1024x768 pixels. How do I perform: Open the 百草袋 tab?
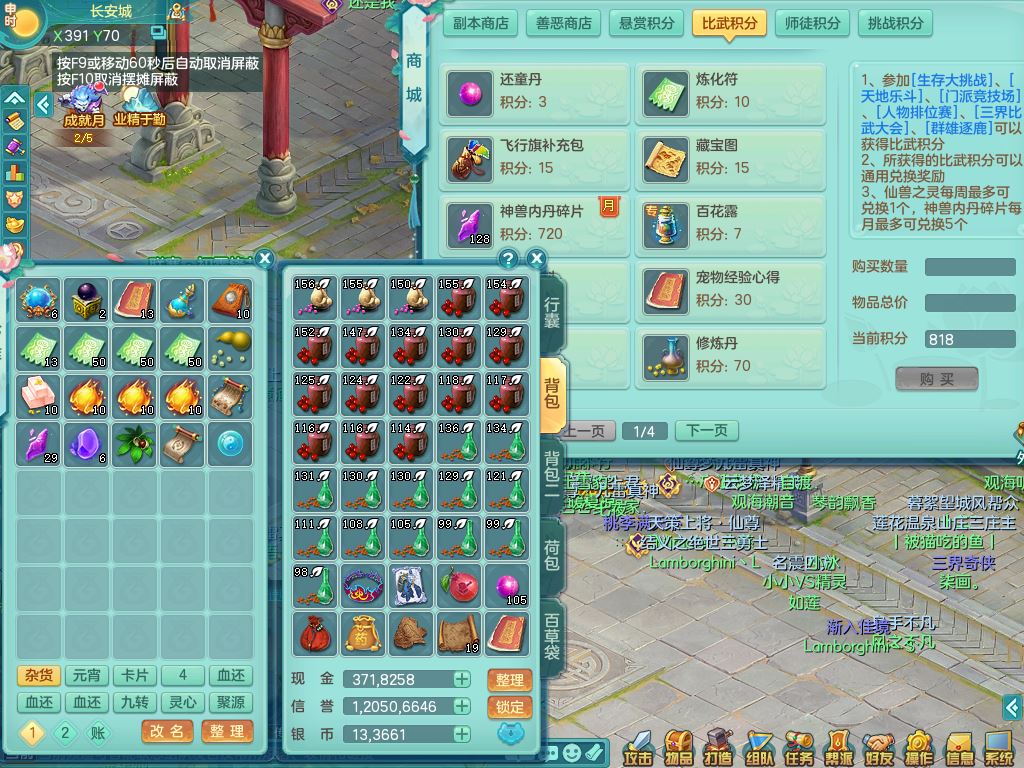pyautogui.click(x=552, y=637)
